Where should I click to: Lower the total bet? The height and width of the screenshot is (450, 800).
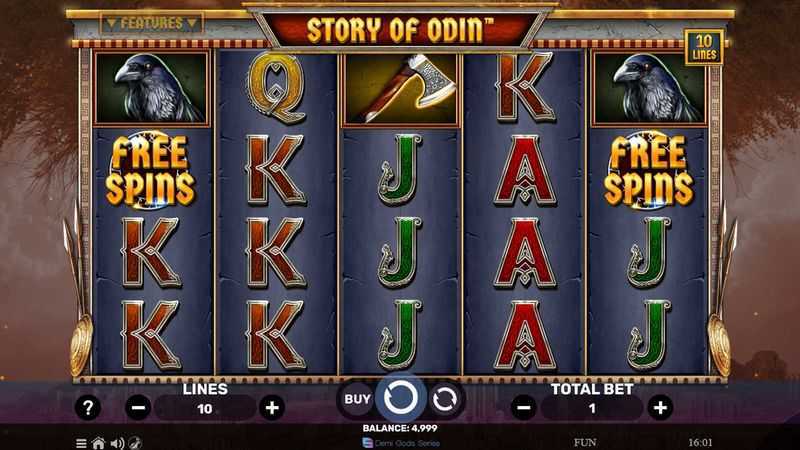[x=522, y=407]
